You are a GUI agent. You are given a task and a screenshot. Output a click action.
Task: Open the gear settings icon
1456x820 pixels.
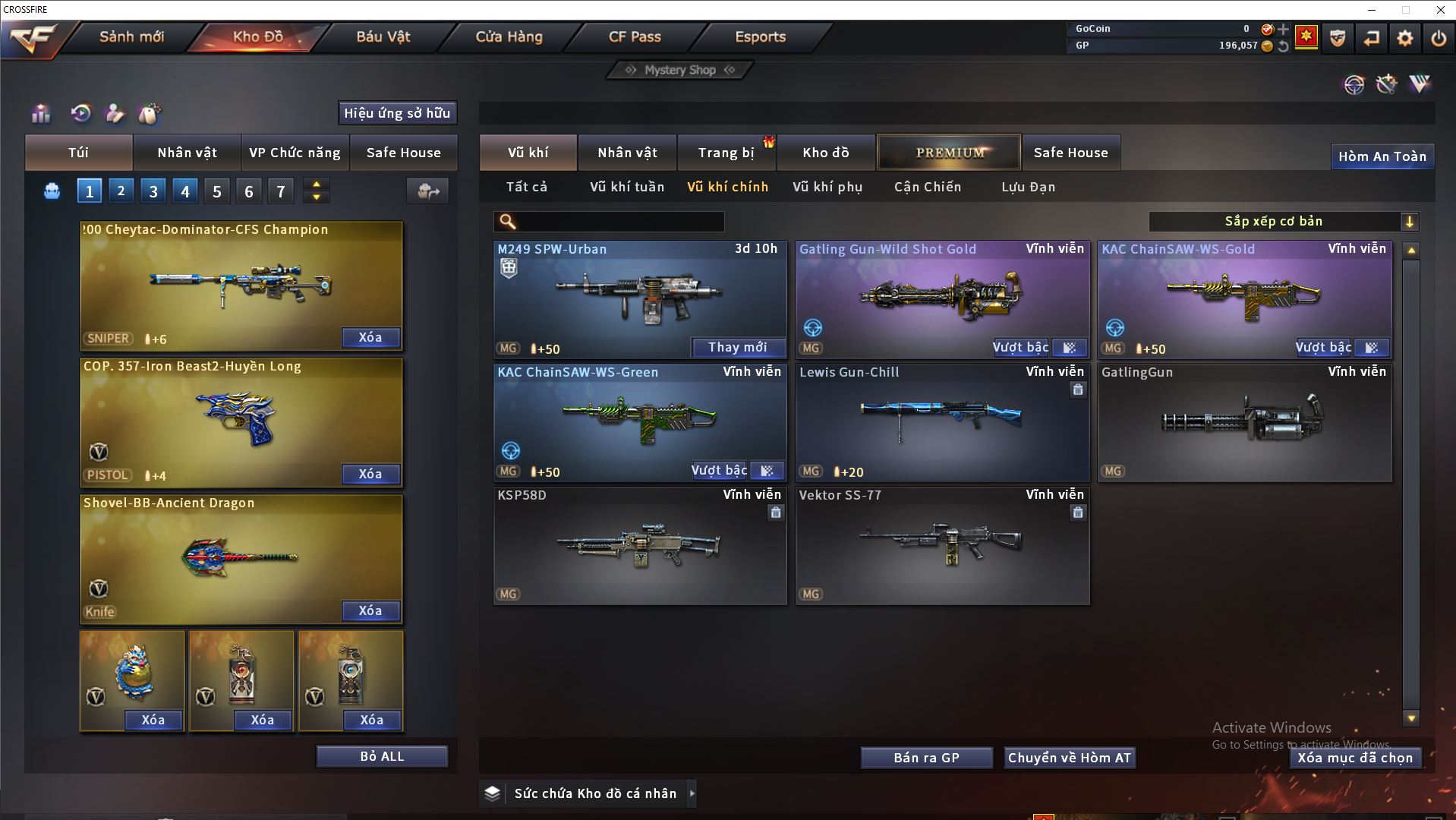click(1405, 38)
